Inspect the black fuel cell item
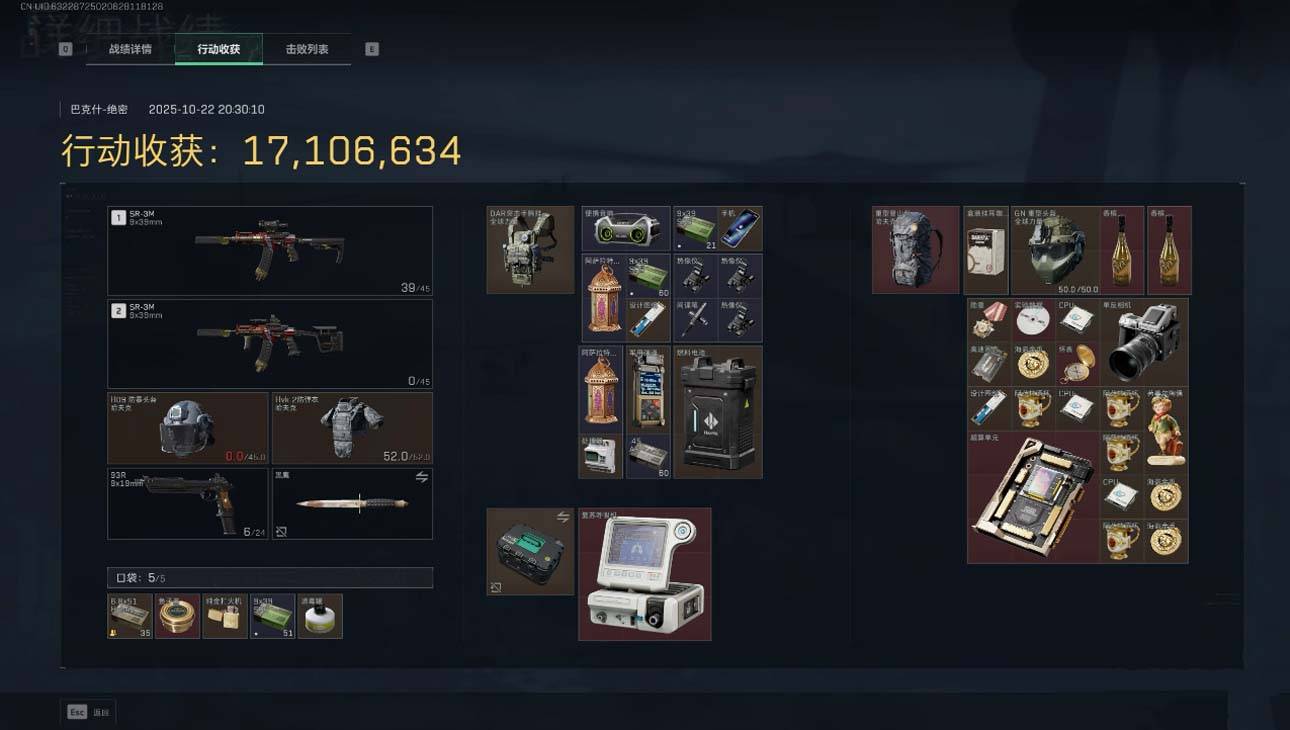 click(x=718, y=412)
